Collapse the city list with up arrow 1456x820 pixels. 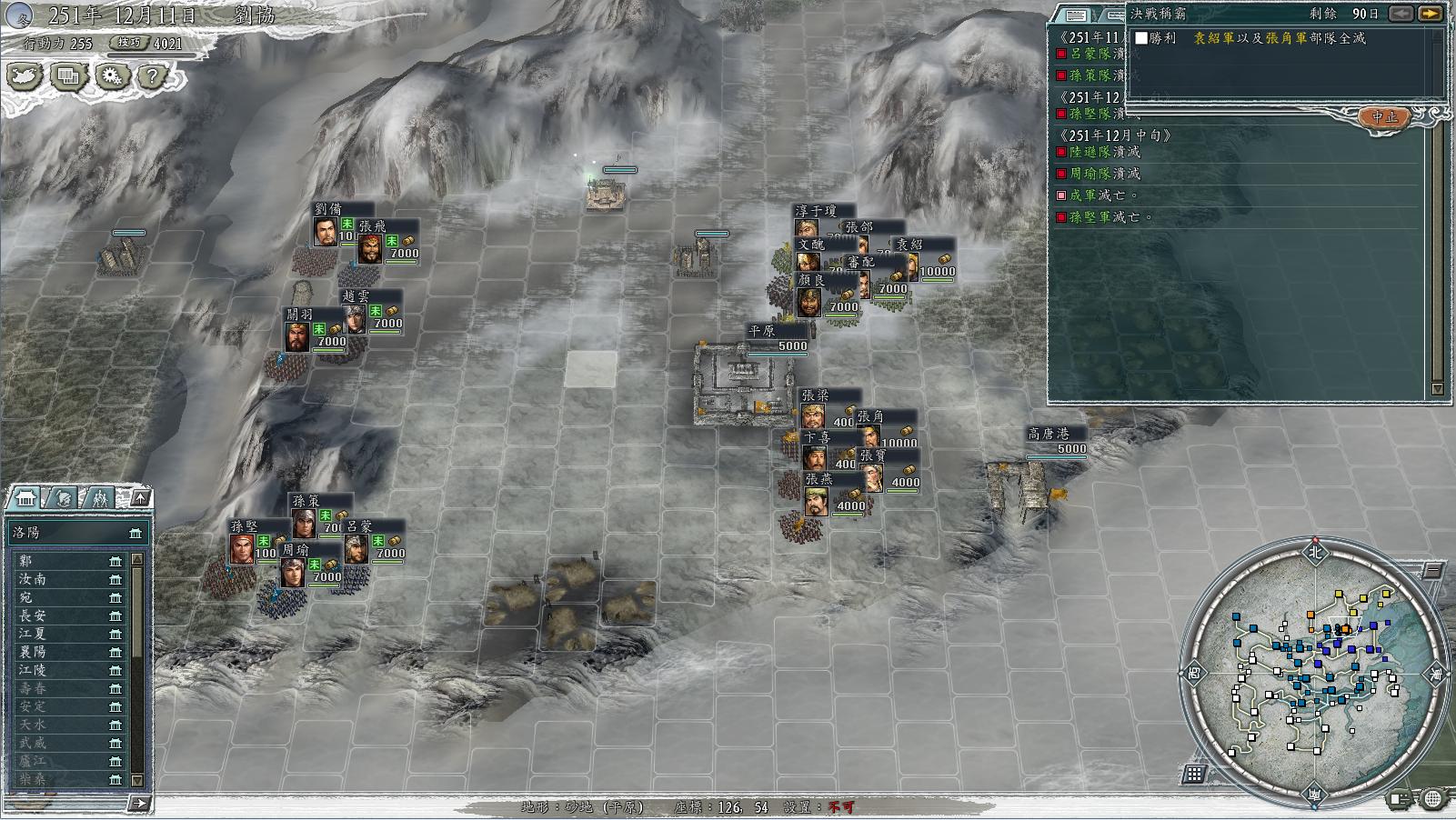[x=140, y=497]
